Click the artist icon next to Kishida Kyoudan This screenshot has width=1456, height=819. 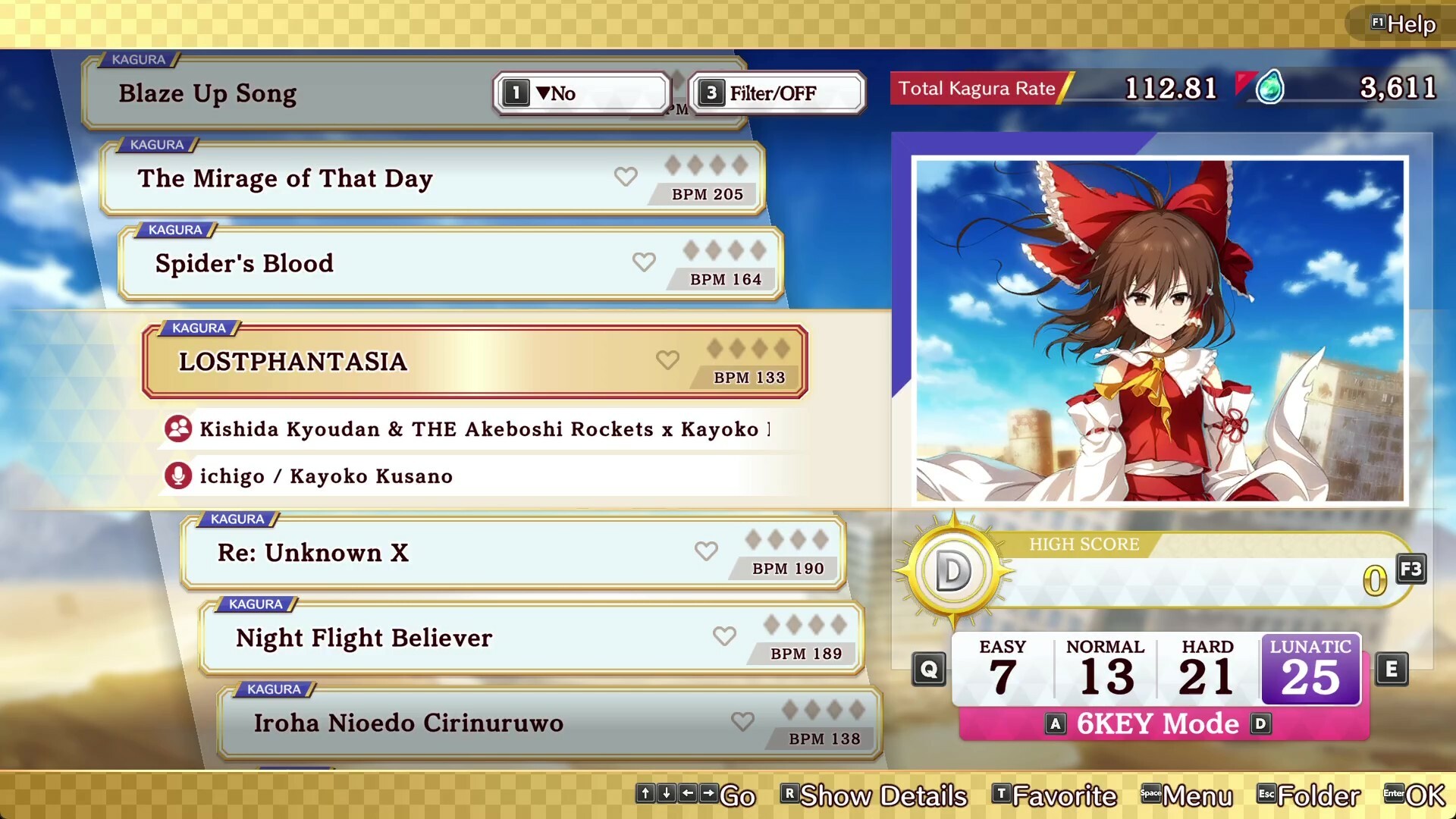click(177, 428)
